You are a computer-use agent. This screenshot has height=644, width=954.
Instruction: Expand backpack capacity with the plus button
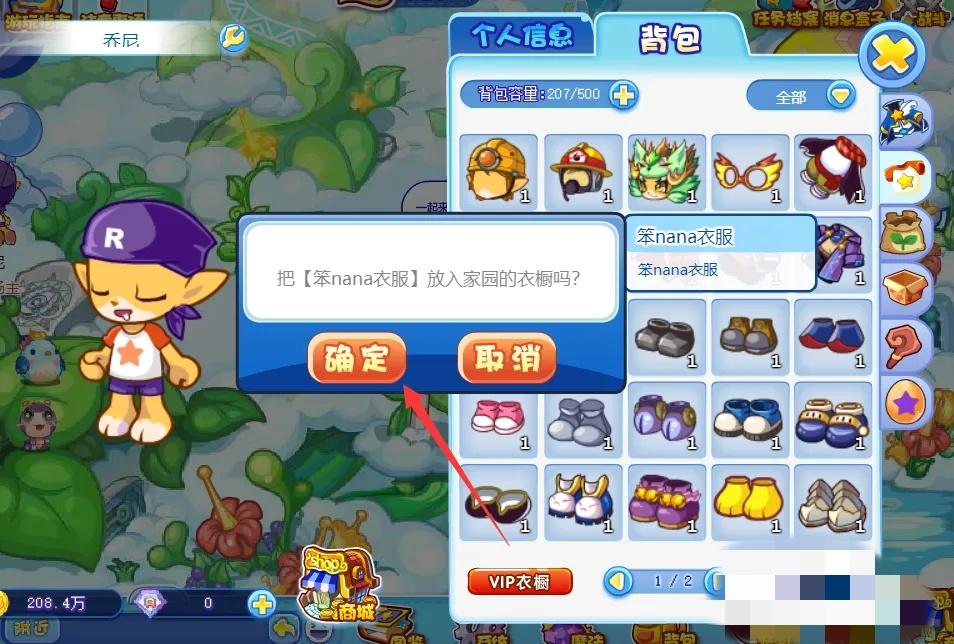click(x=623, y=95)
